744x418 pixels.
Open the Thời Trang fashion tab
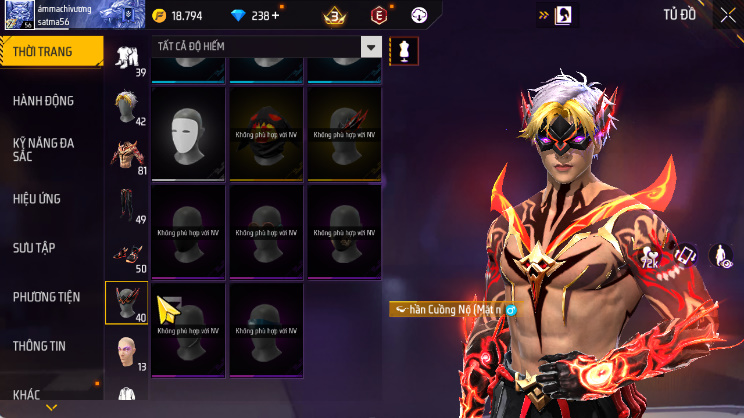(51, 51)
